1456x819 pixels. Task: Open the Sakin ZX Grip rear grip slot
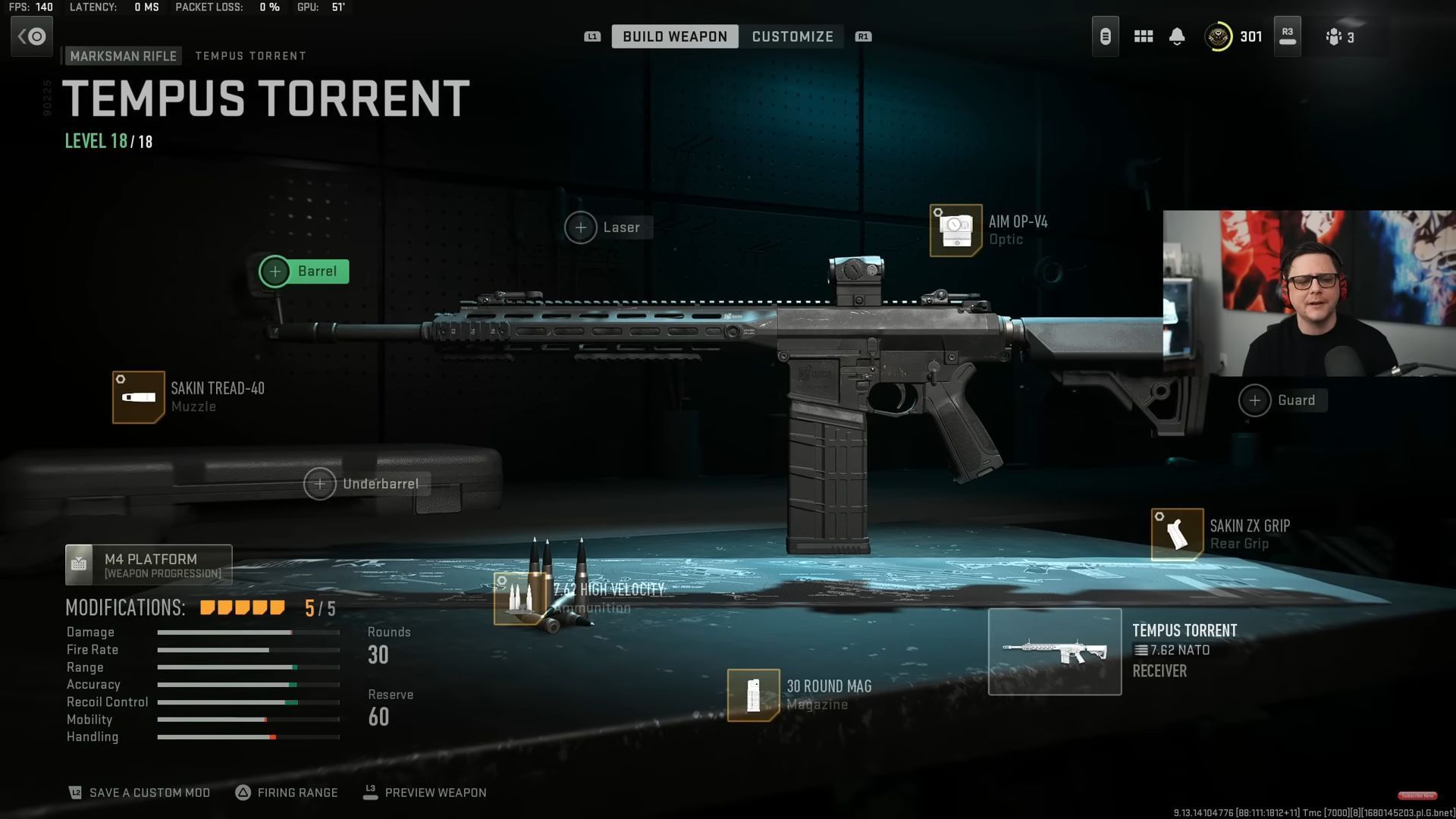pyautogui.click(x=1176, y=534)
